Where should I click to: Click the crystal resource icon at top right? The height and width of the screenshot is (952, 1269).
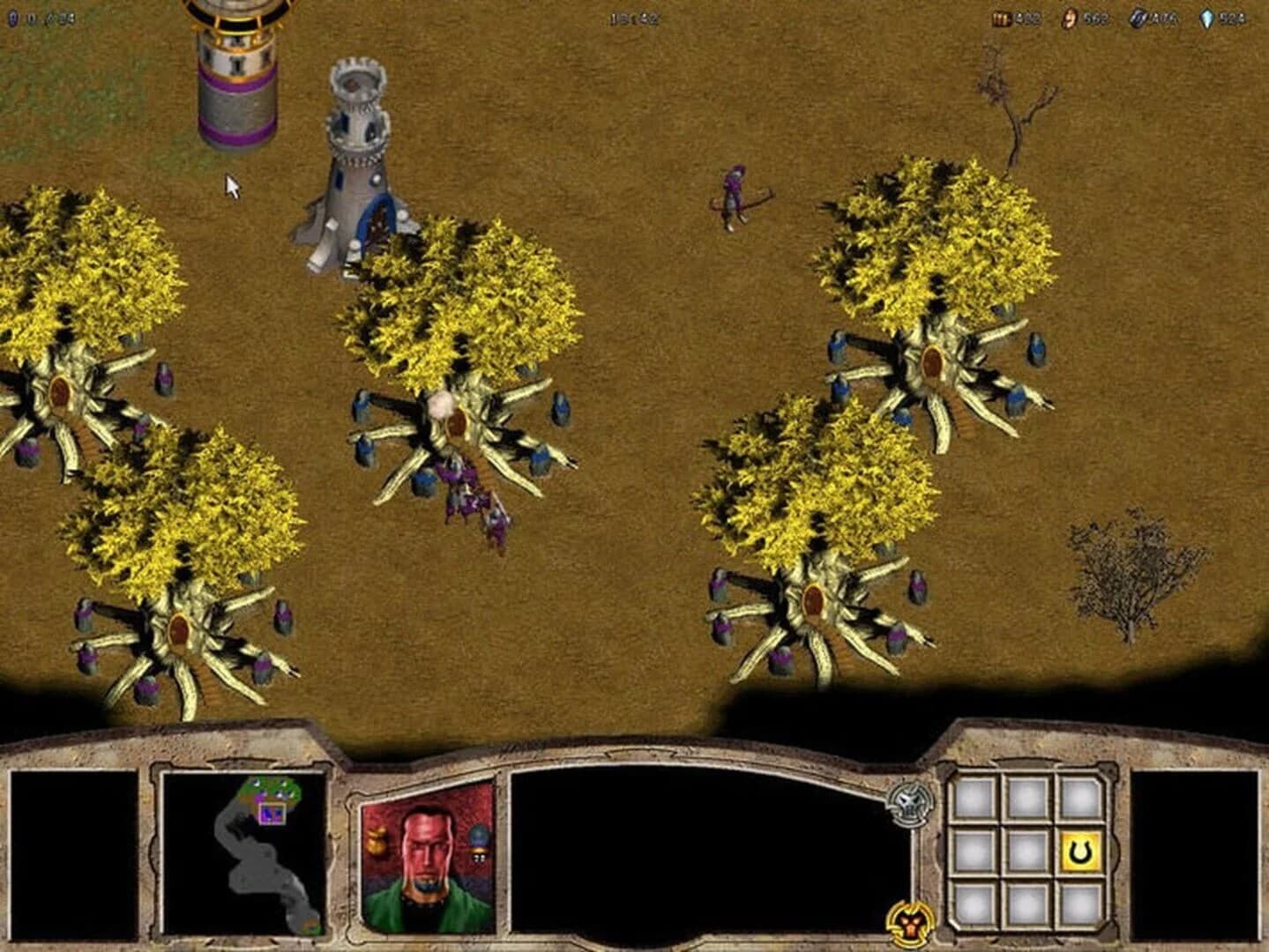click(1207, 17)
